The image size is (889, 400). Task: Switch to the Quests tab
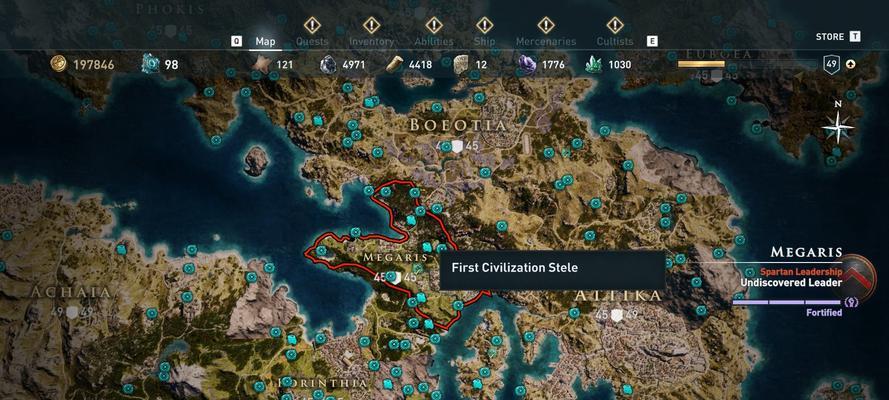311,41
